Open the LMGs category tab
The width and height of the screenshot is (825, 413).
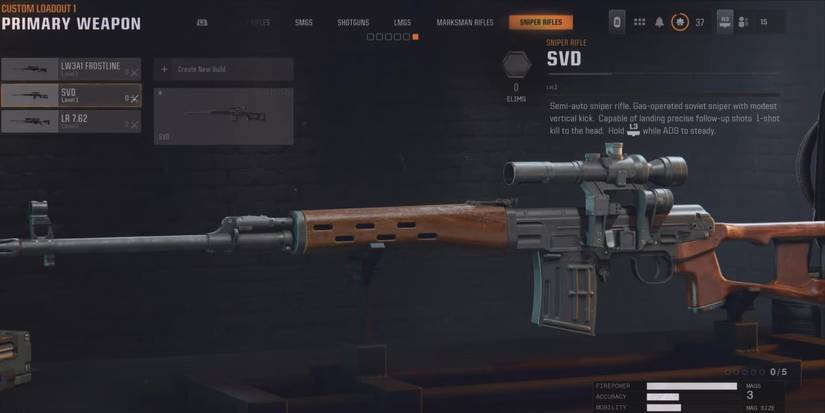point(402,22)
